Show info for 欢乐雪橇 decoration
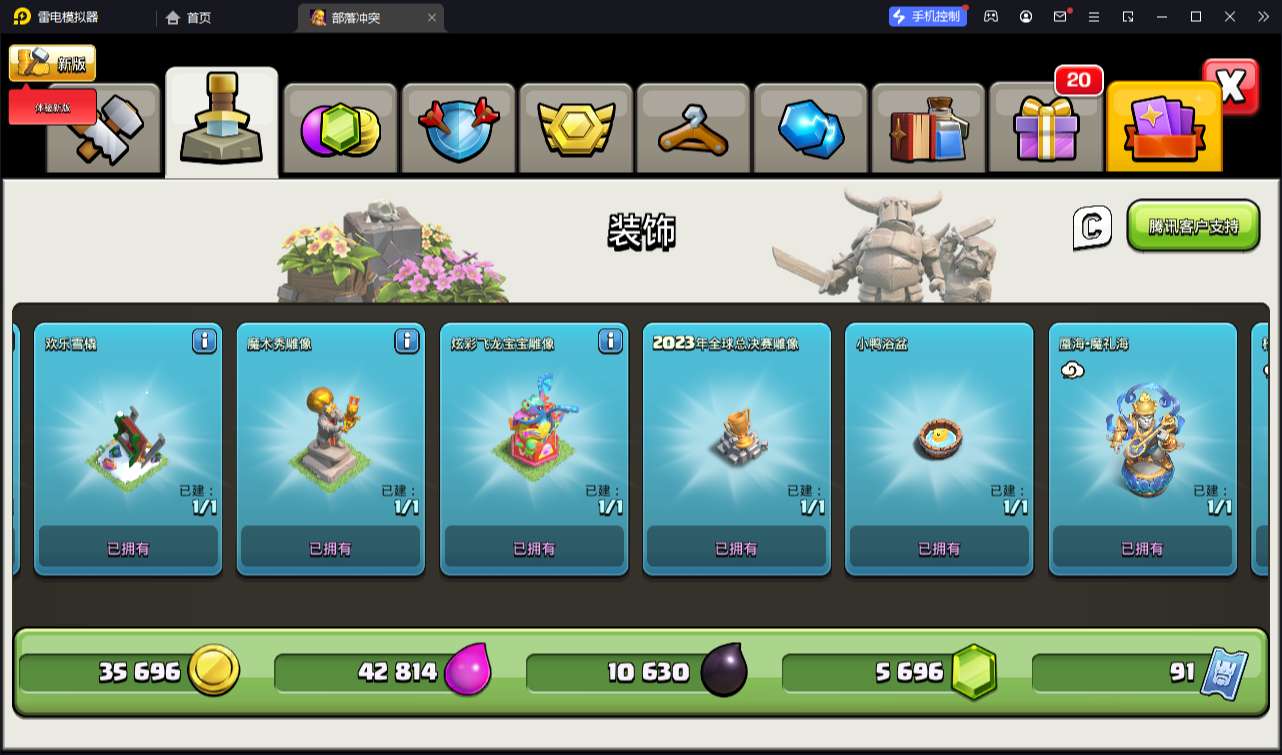1282x755 pixels. (204, 341)
